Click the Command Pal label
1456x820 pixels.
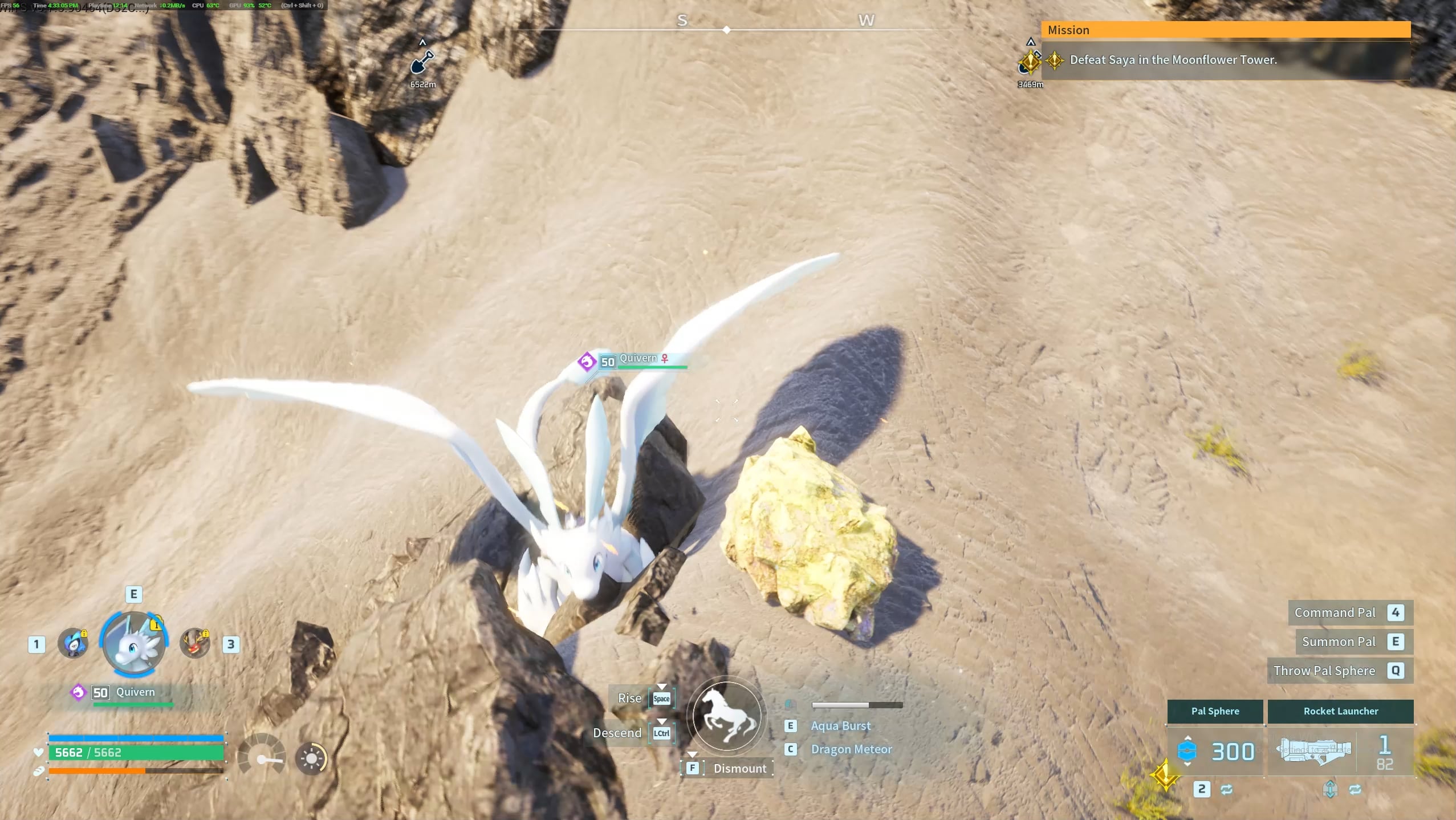point(1335,612)
